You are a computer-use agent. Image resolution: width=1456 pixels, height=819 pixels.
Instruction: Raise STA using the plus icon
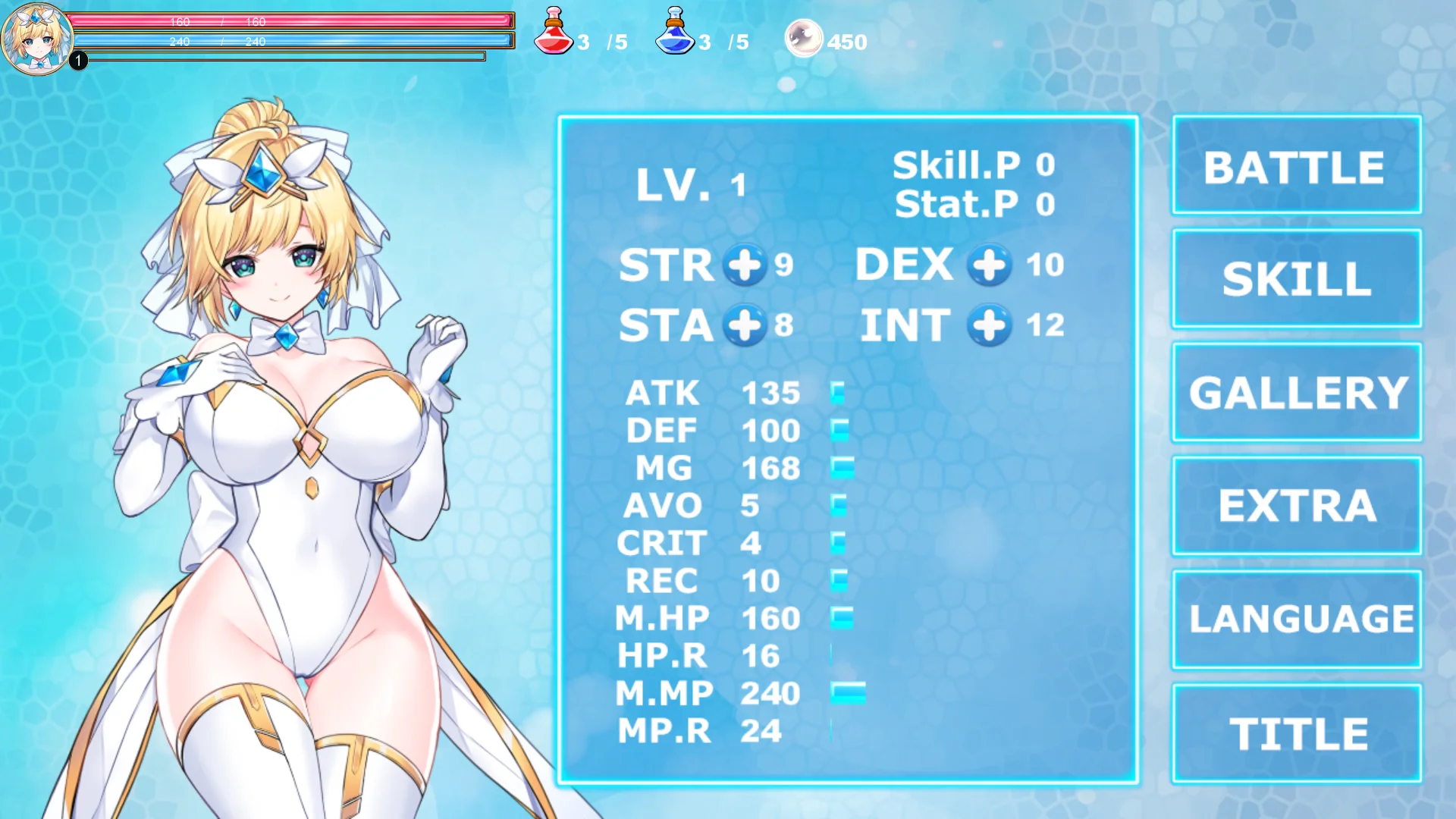[x=744, y=325]
